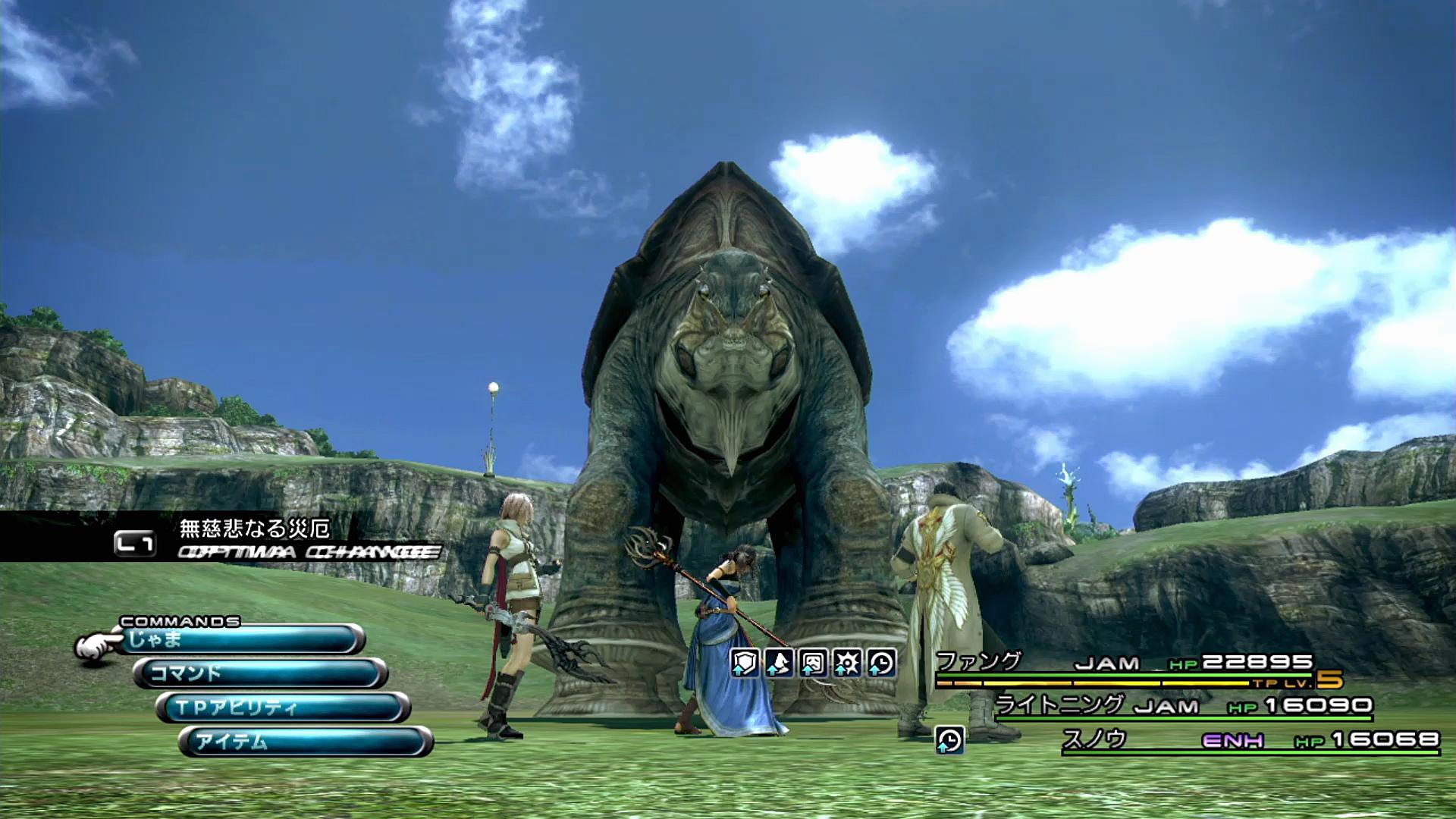This screenshot has width=1456, height=819.
Task: Click the Haste clock icon in Fang's buff row
Action: tap(881, 664)
